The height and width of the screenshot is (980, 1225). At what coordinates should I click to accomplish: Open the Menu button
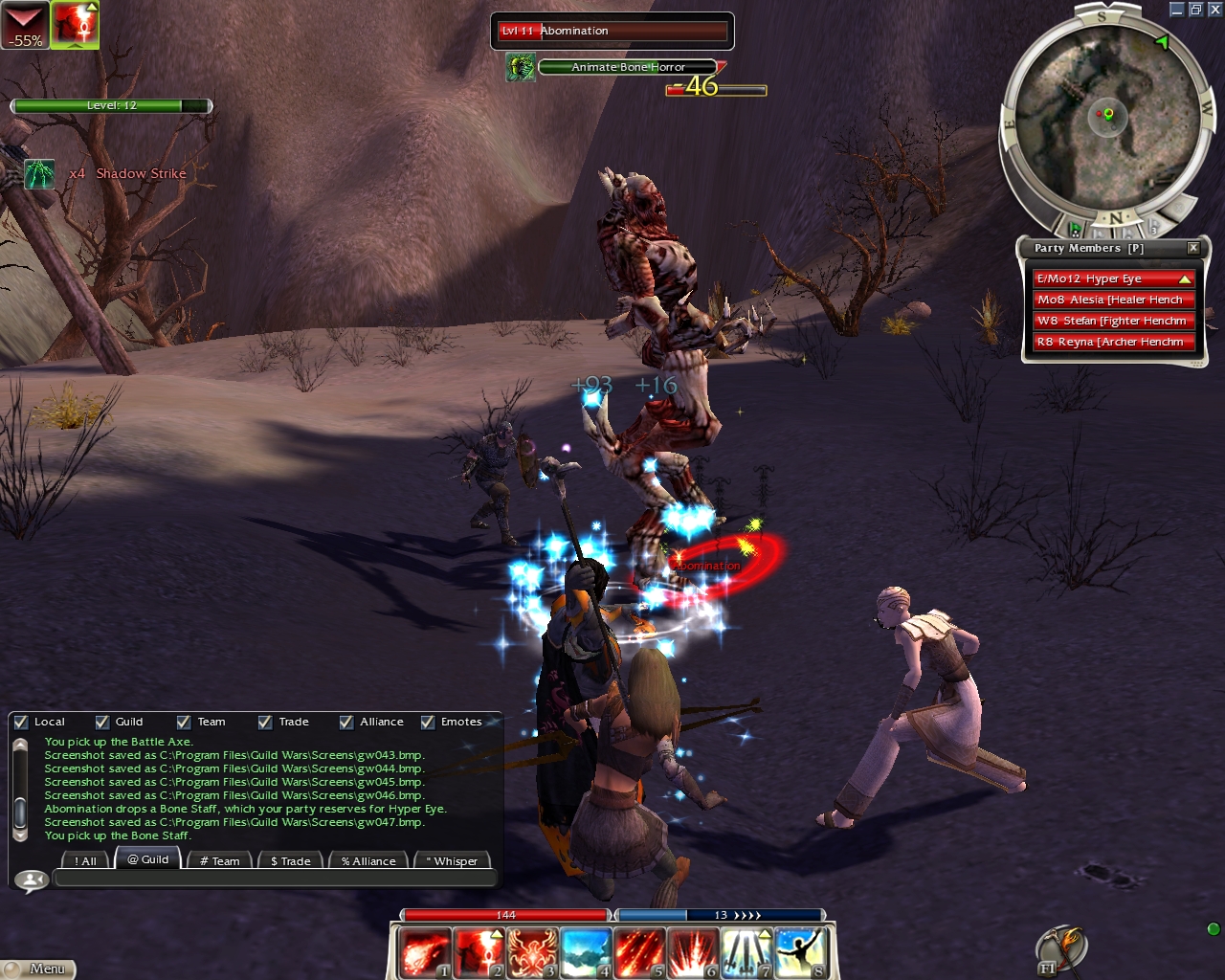pyautogui.click(x=38, y=969)
